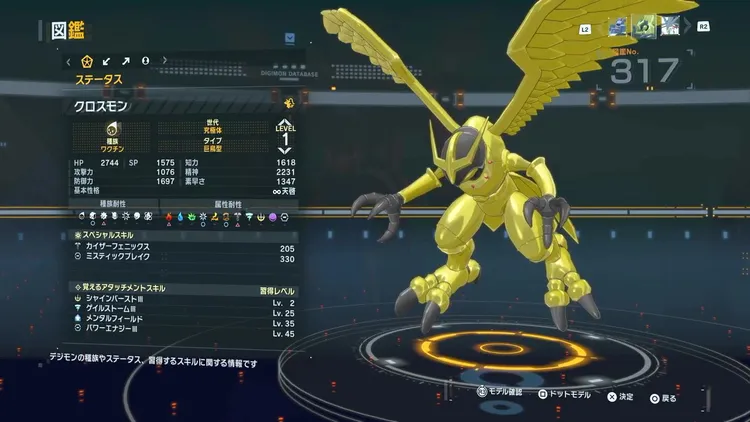750x422 pixels.
Task: Select the highlighted status tab icon
Action: tap(87, 61)
